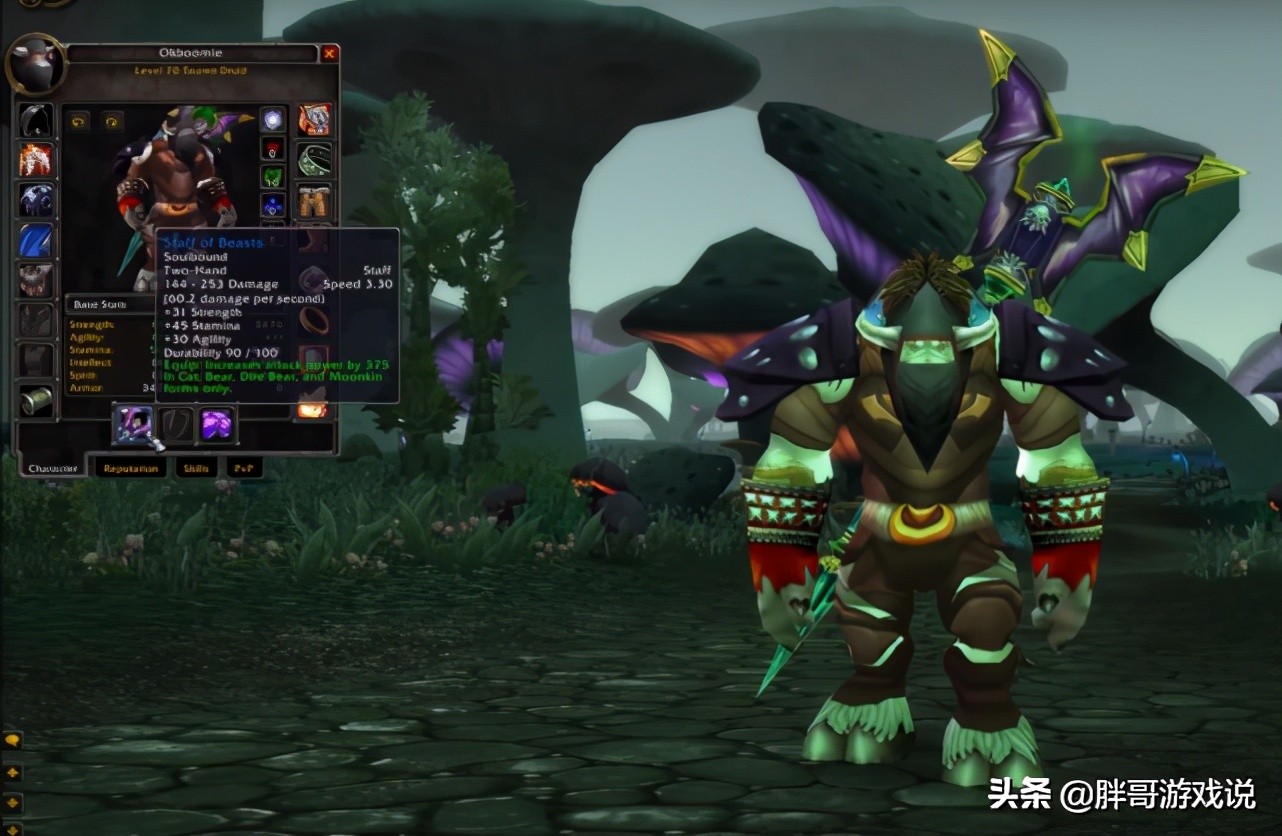Choose the green belt equipment slot
The width and height of the screenshot is (1282, 836).
coord(315,160)
